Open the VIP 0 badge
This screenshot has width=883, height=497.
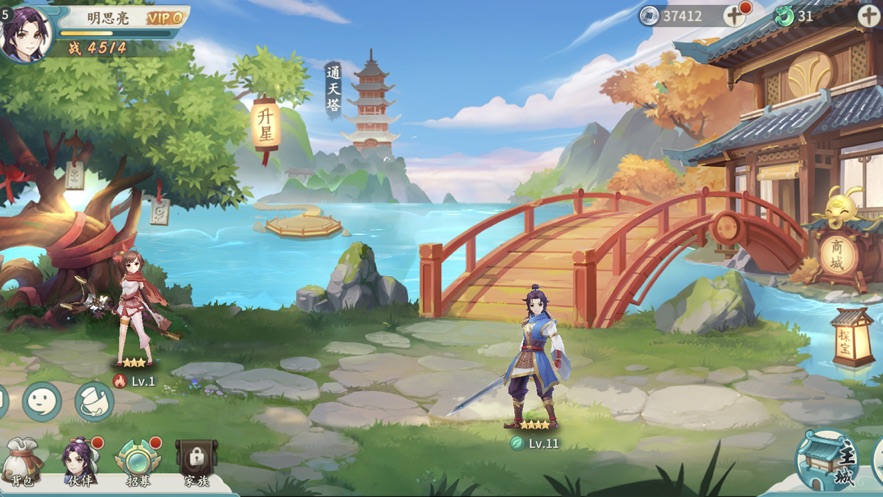click(x=165, y=18)
